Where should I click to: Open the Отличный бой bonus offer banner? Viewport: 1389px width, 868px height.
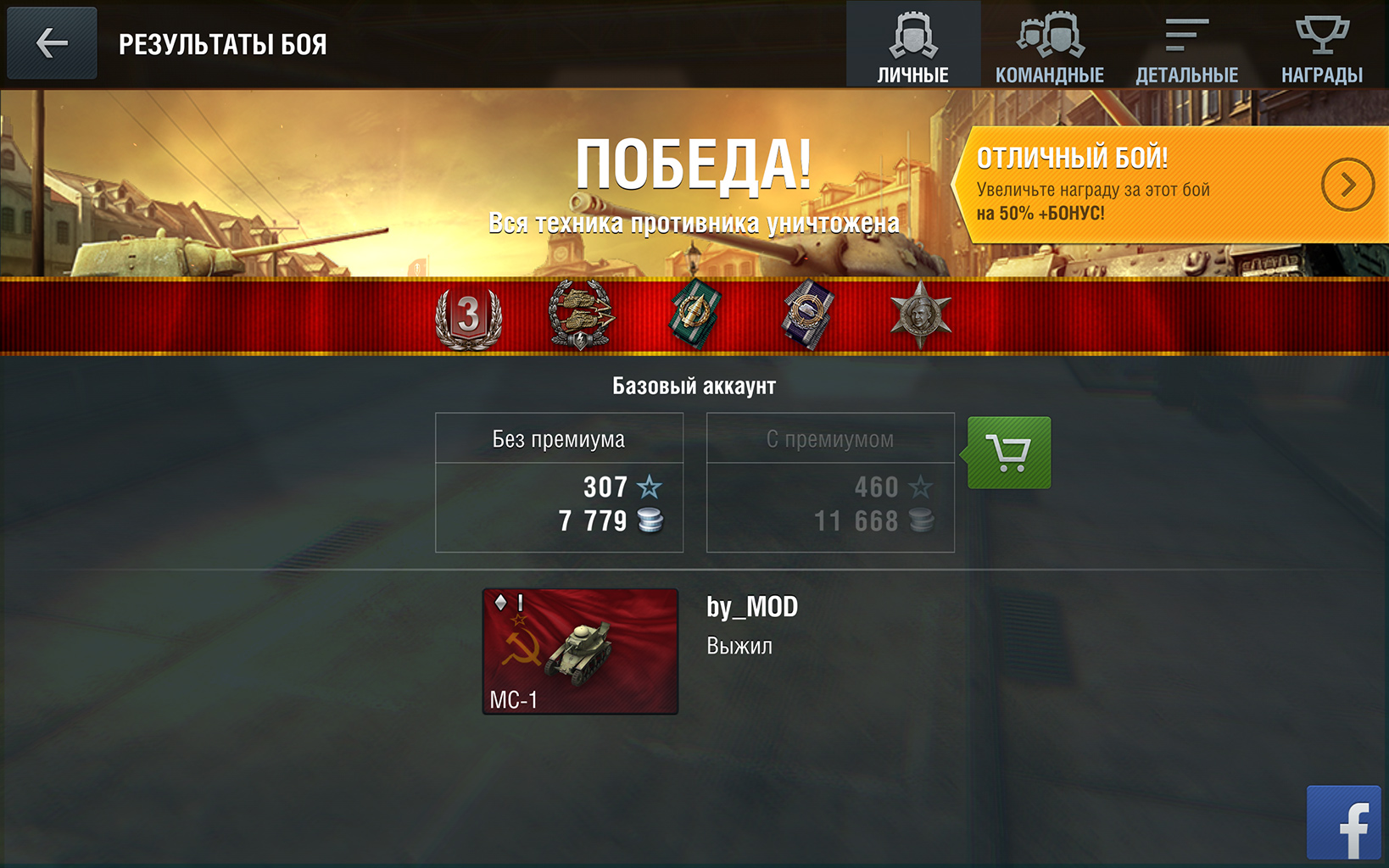(x=1170, y=185)
